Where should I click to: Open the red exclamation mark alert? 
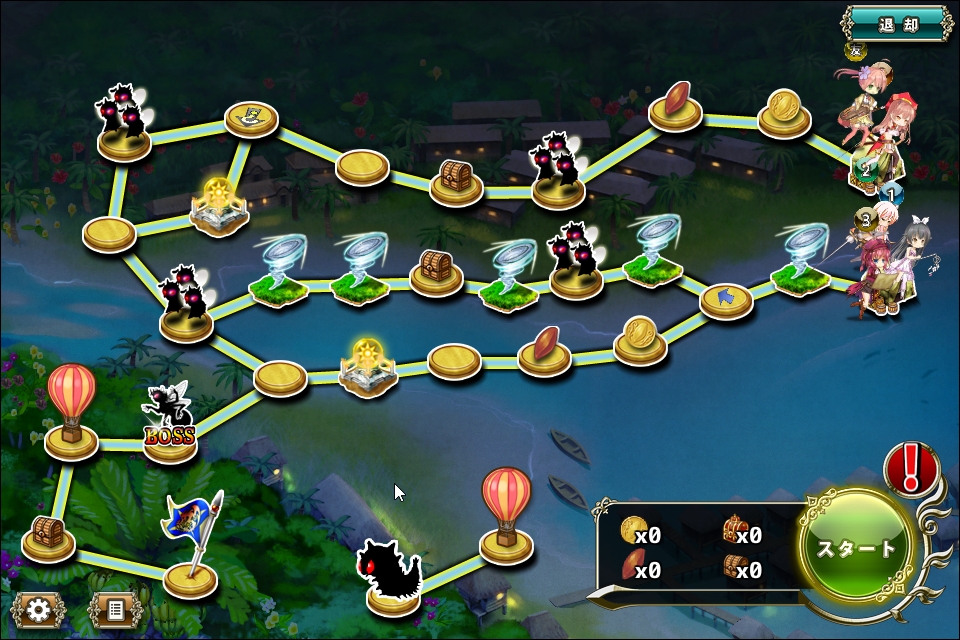910,468
